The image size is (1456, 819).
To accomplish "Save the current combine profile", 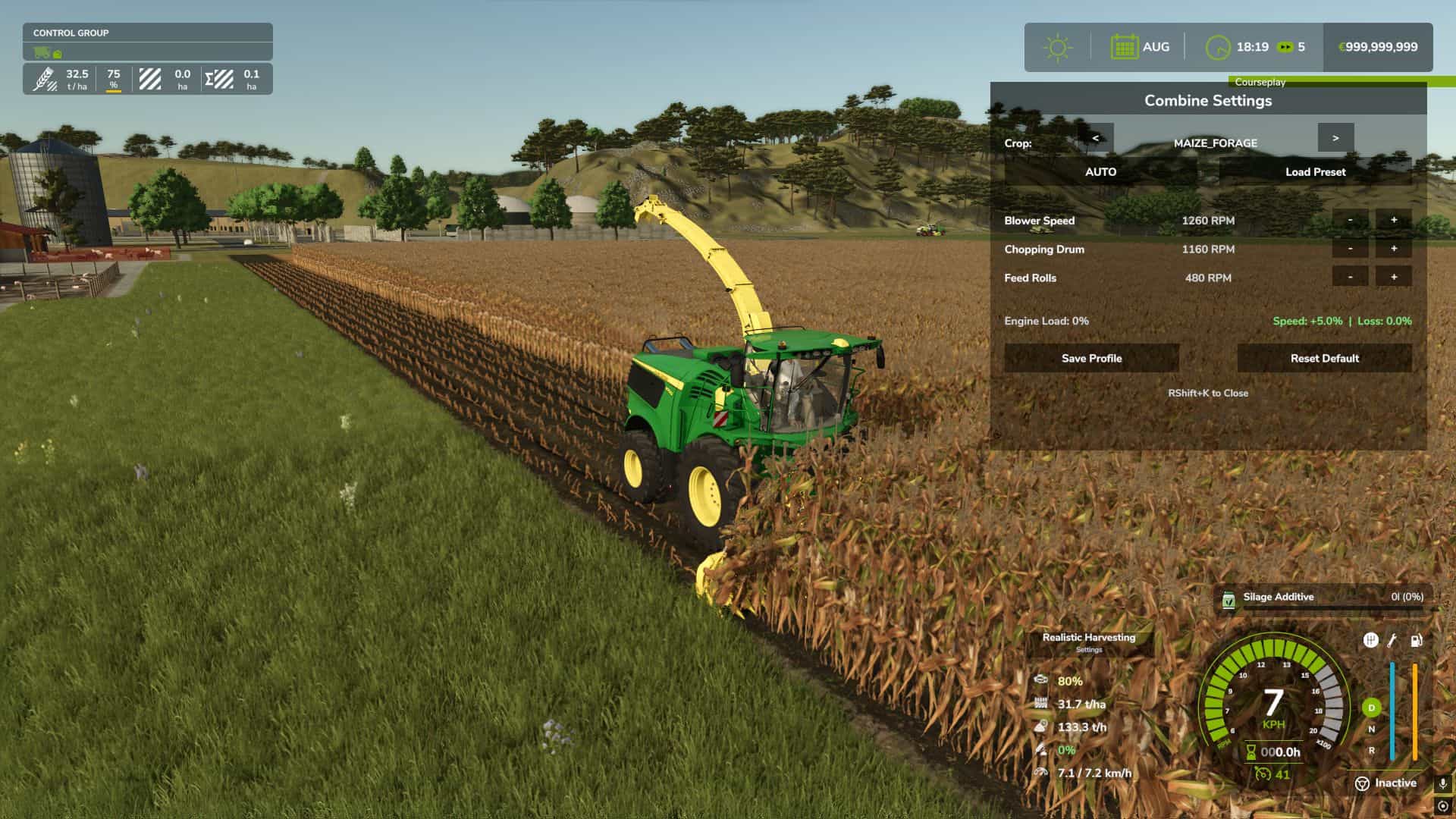I will [1091, 358].
